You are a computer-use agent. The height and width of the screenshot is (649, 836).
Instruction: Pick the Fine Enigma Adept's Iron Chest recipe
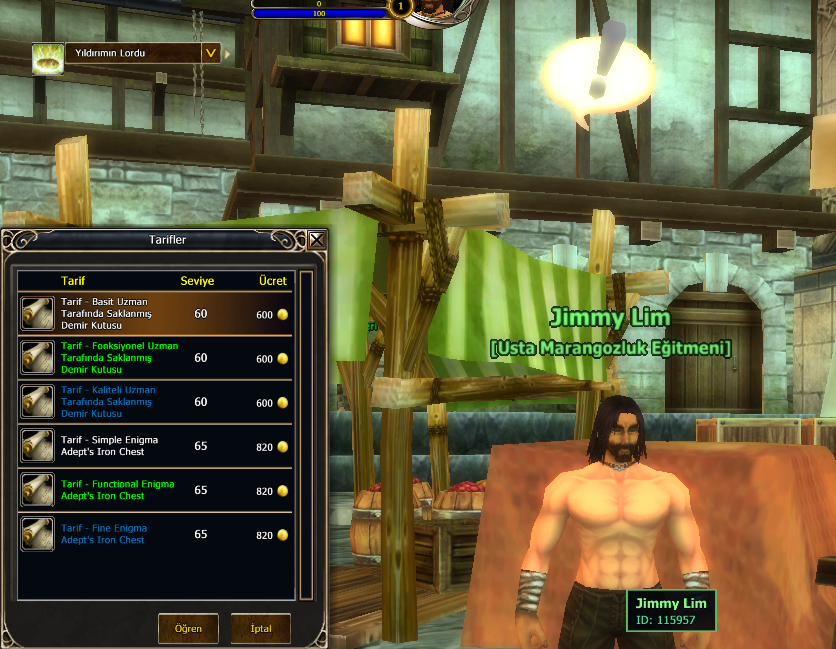pyautogui.click(x=155, y=534)
